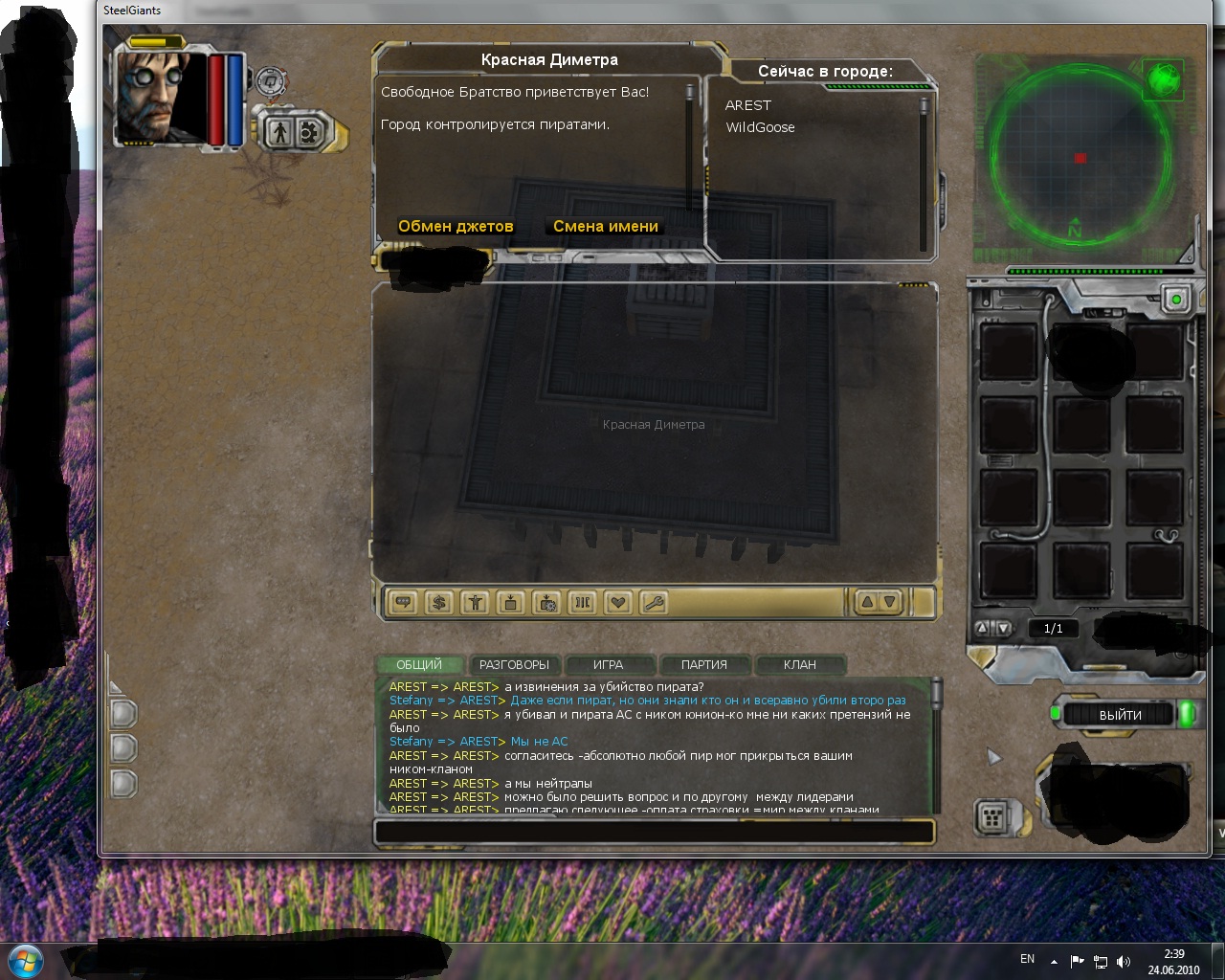Image resolution: width=1225 pixels, height=980 pixels.
Task: Open the КЛАН chat tab
Action: [799, 664]
